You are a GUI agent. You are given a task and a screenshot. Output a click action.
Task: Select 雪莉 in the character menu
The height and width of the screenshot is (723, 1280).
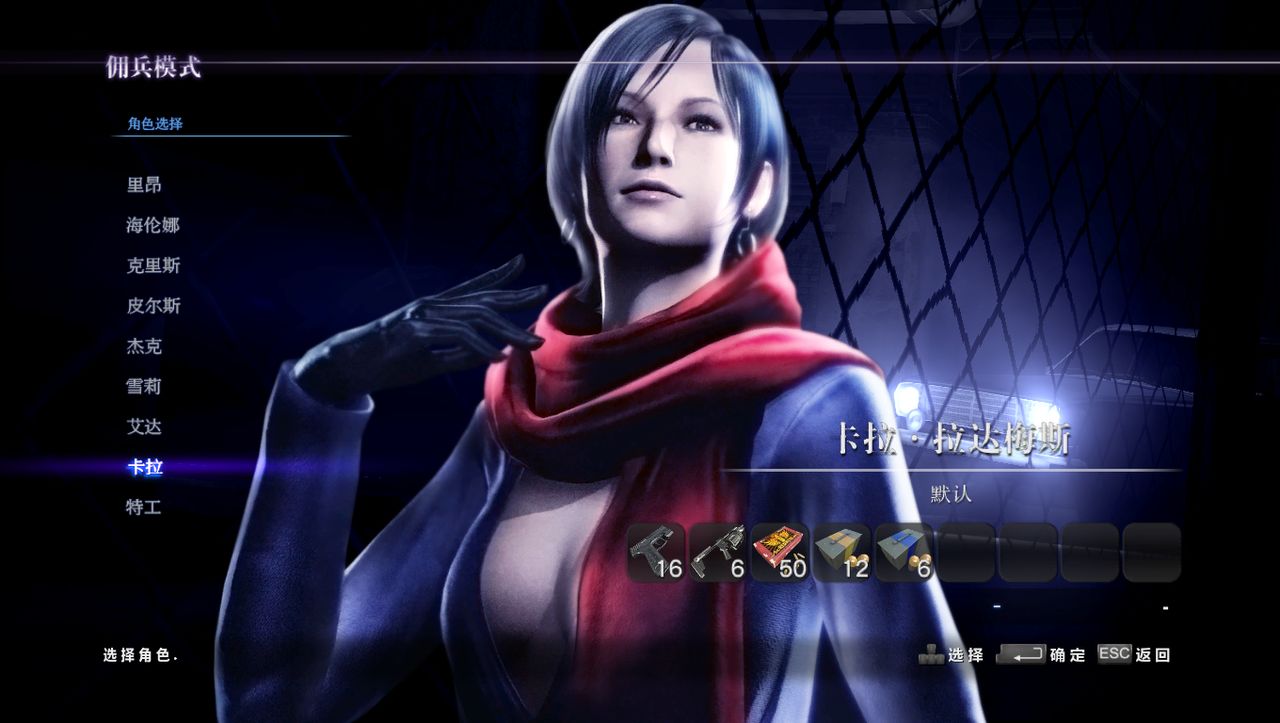[144, 386]
